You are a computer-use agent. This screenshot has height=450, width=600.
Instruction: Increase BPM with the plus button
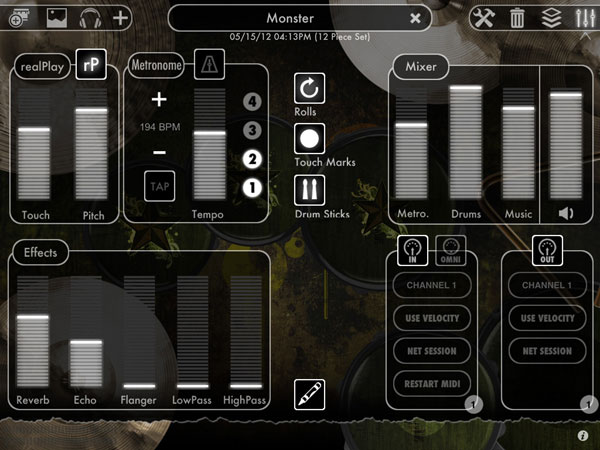coord(159,100)
